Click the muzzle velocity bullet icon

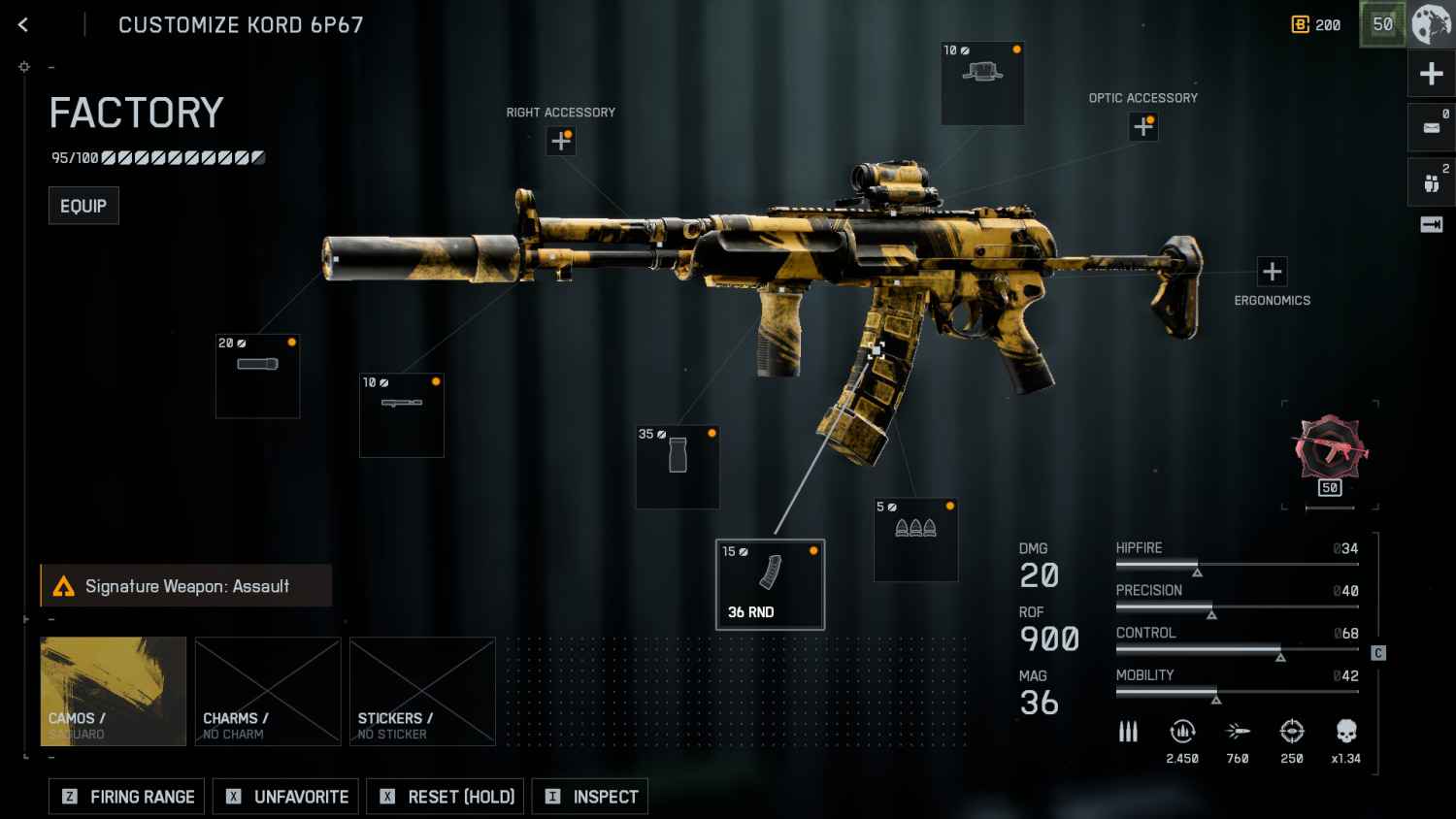tap(1237, 732)
